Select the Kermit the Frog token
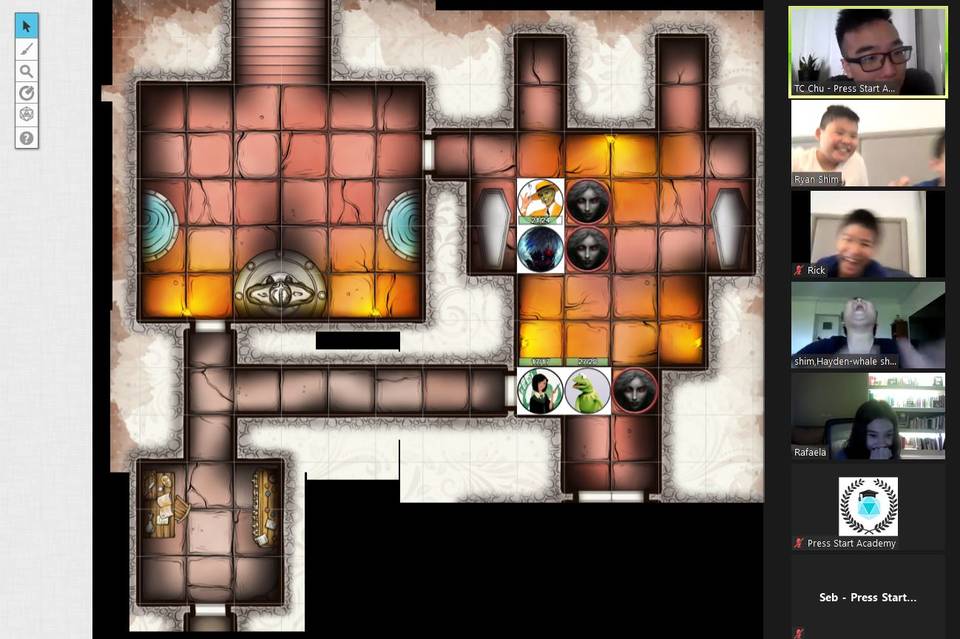The width and height of the screenshot is (960, 639). point(588,391)
